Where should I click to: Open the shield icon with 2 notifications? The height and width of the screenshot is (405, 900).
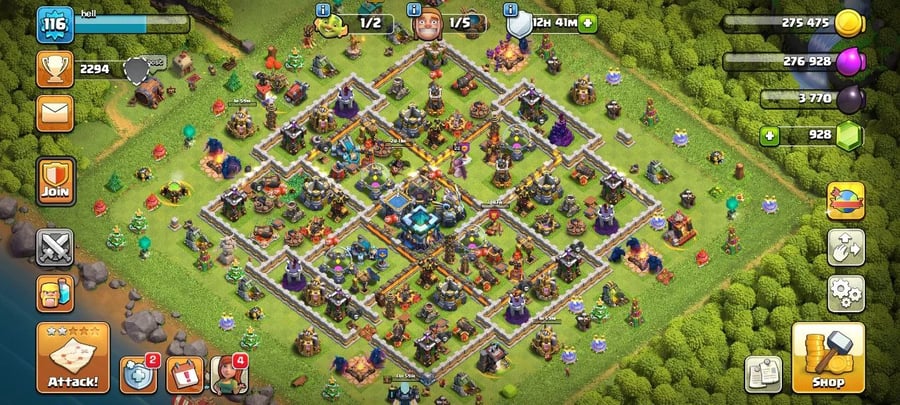(x=139, y=375)
